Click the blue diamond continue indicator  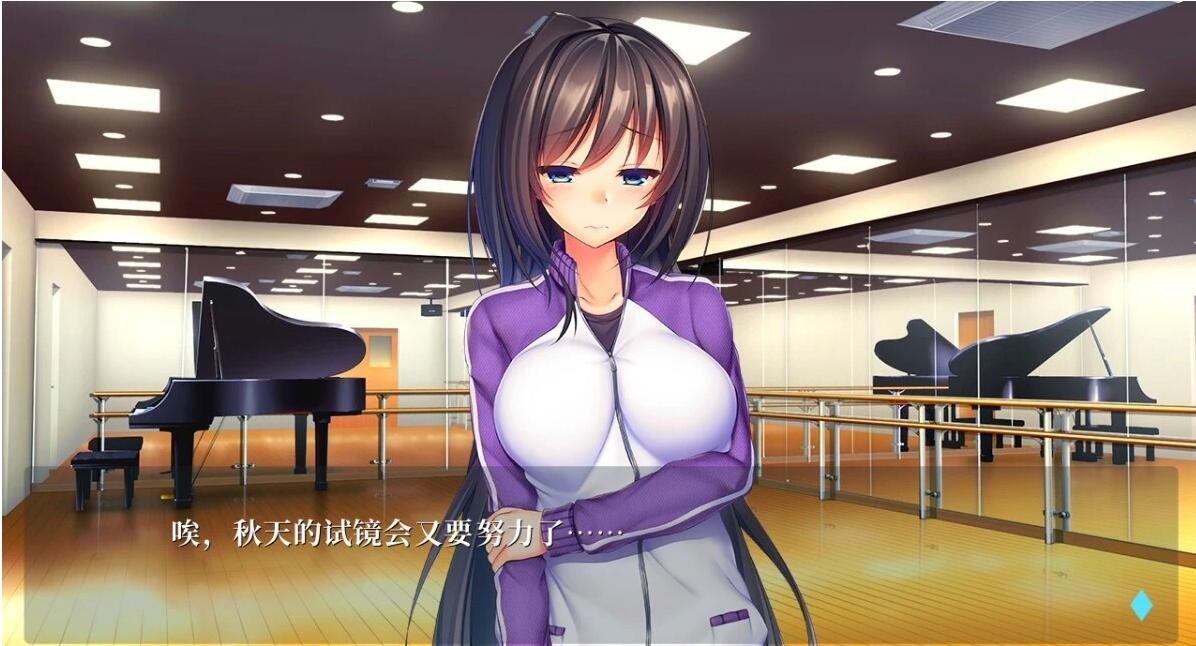tap(1140, 605)
